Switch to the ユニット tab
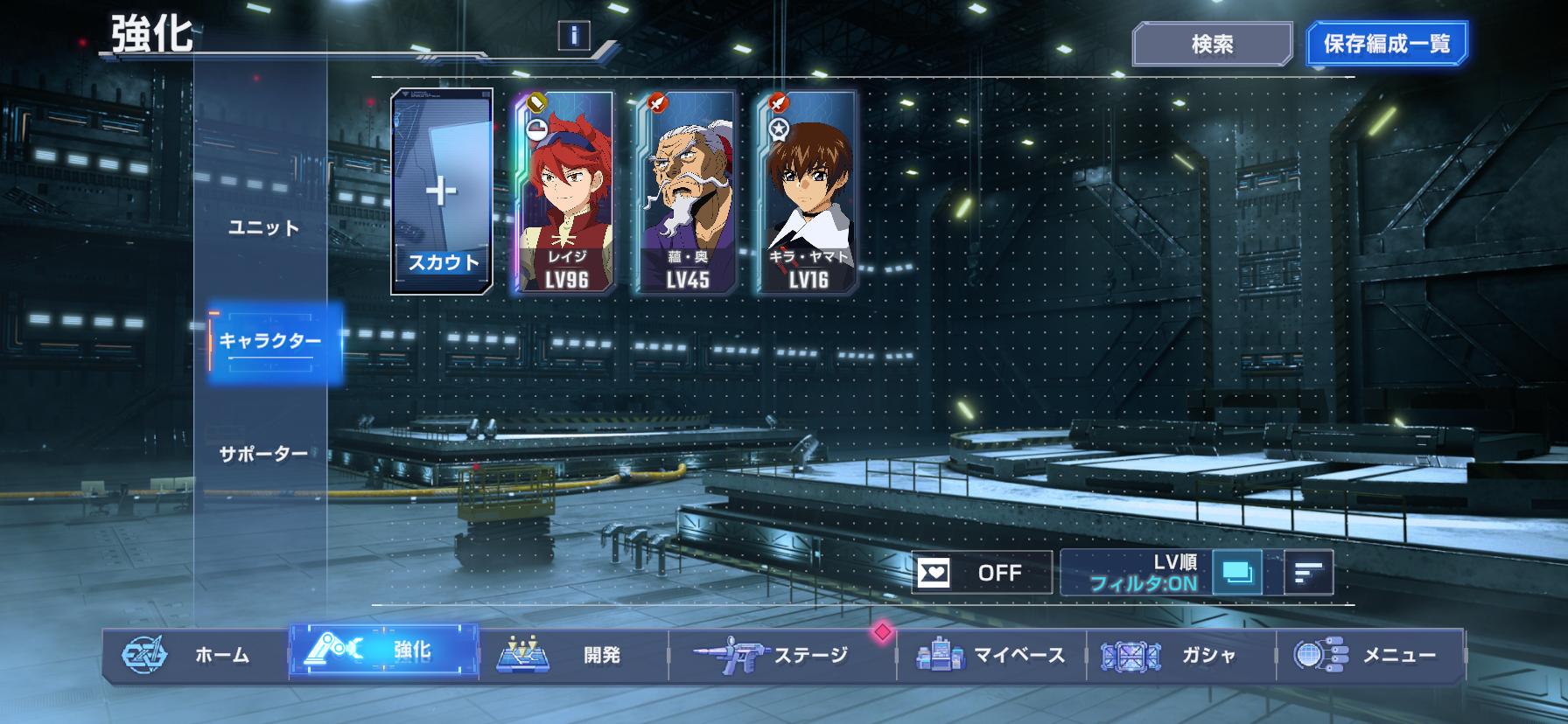 [263, 227]
